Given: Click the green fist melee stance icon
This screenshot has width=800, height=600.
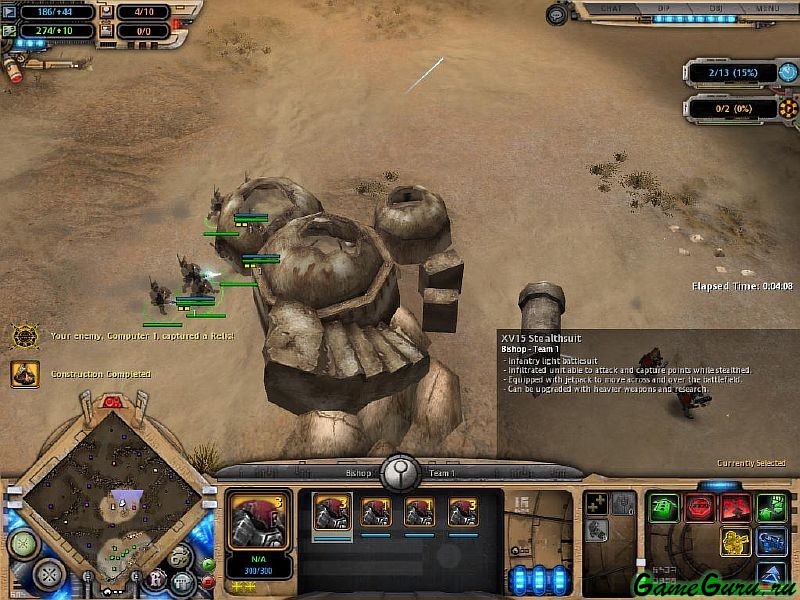Looking at the screenshot, I should click(771, 508).
